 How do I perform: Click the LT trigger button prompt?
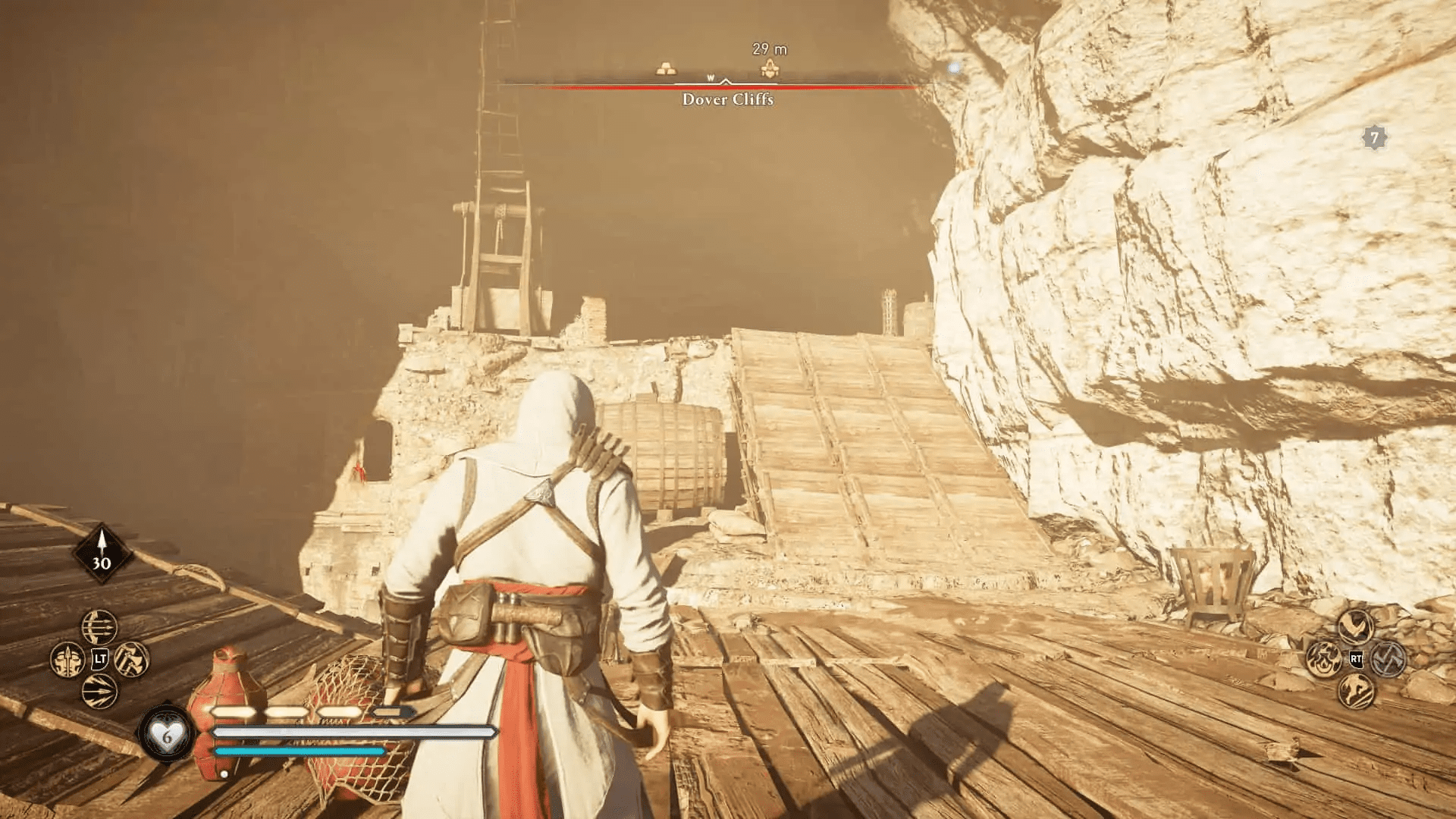click(100, 660)
